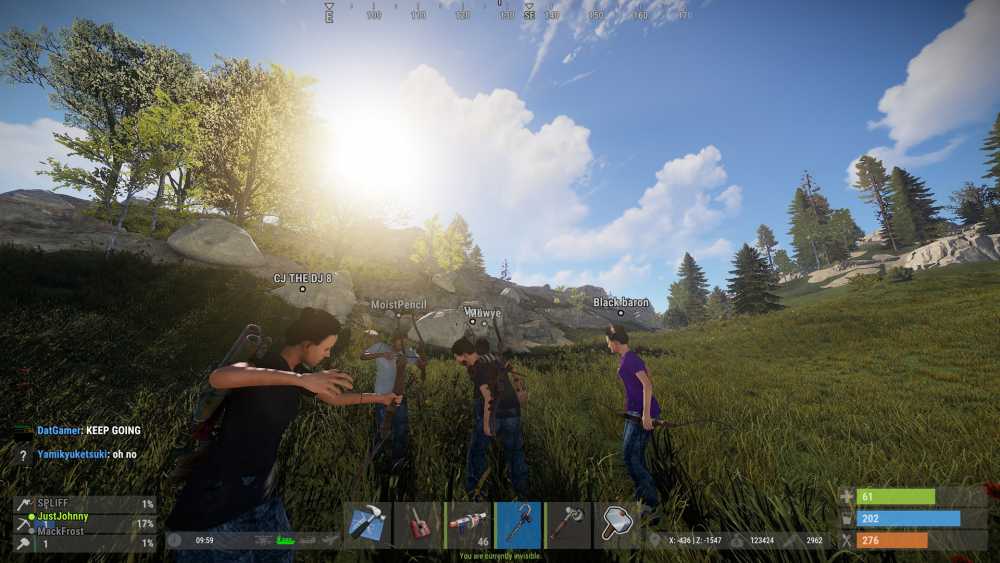The image size is (1000, 563).
Task: Select the blue highlighted hotbar tool
Action: tap(518, 525)
